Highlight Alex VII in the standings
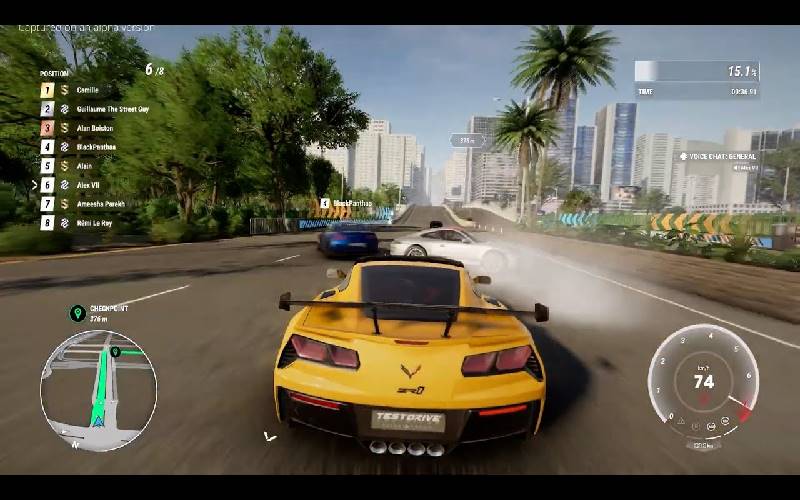This screenshot has height=500, width=800. (90, 185)
